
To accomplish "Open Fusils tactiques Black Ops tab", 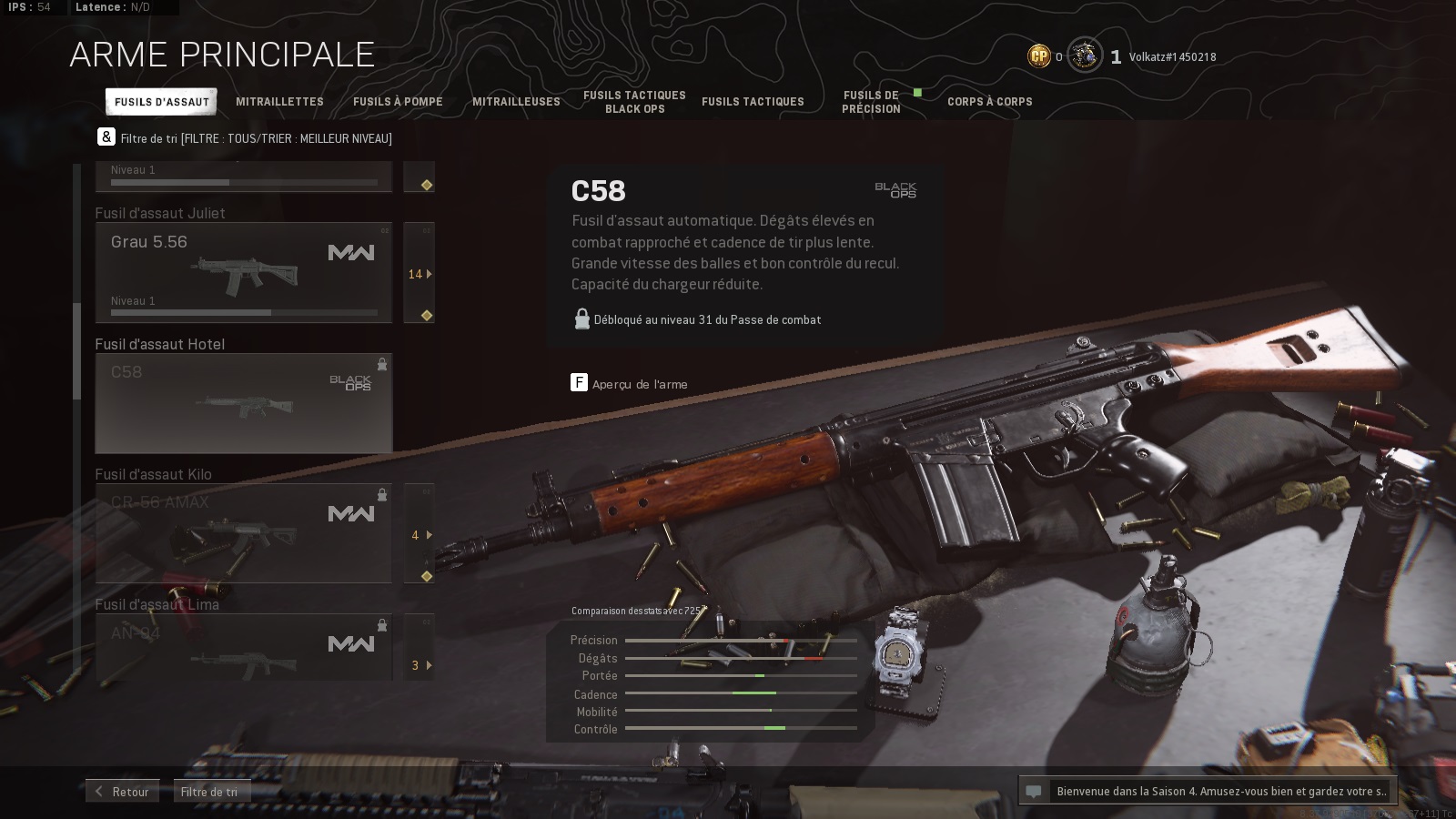I will (634, 102).
